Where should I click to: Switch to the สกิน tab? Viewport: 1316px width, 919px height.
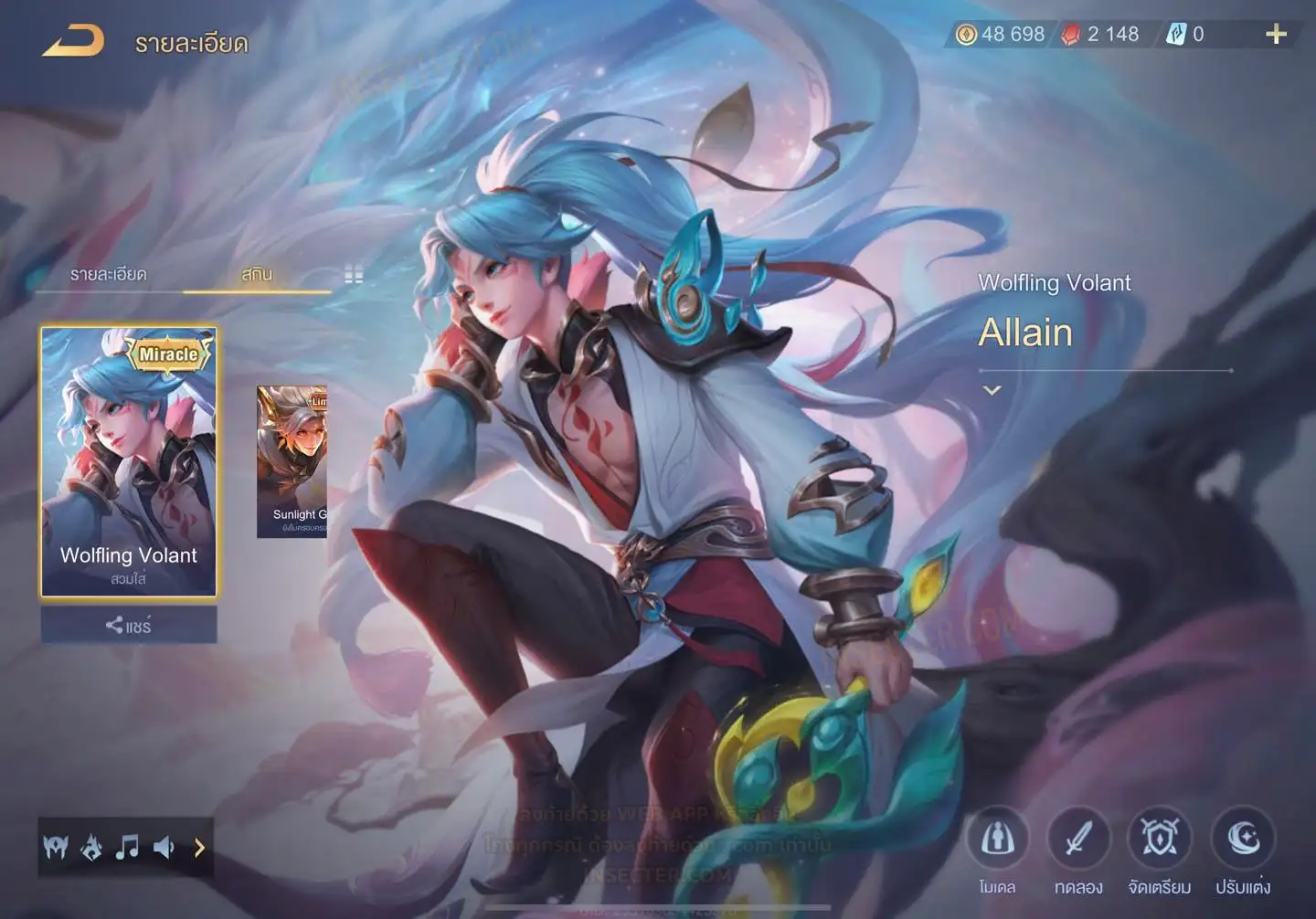257,274
